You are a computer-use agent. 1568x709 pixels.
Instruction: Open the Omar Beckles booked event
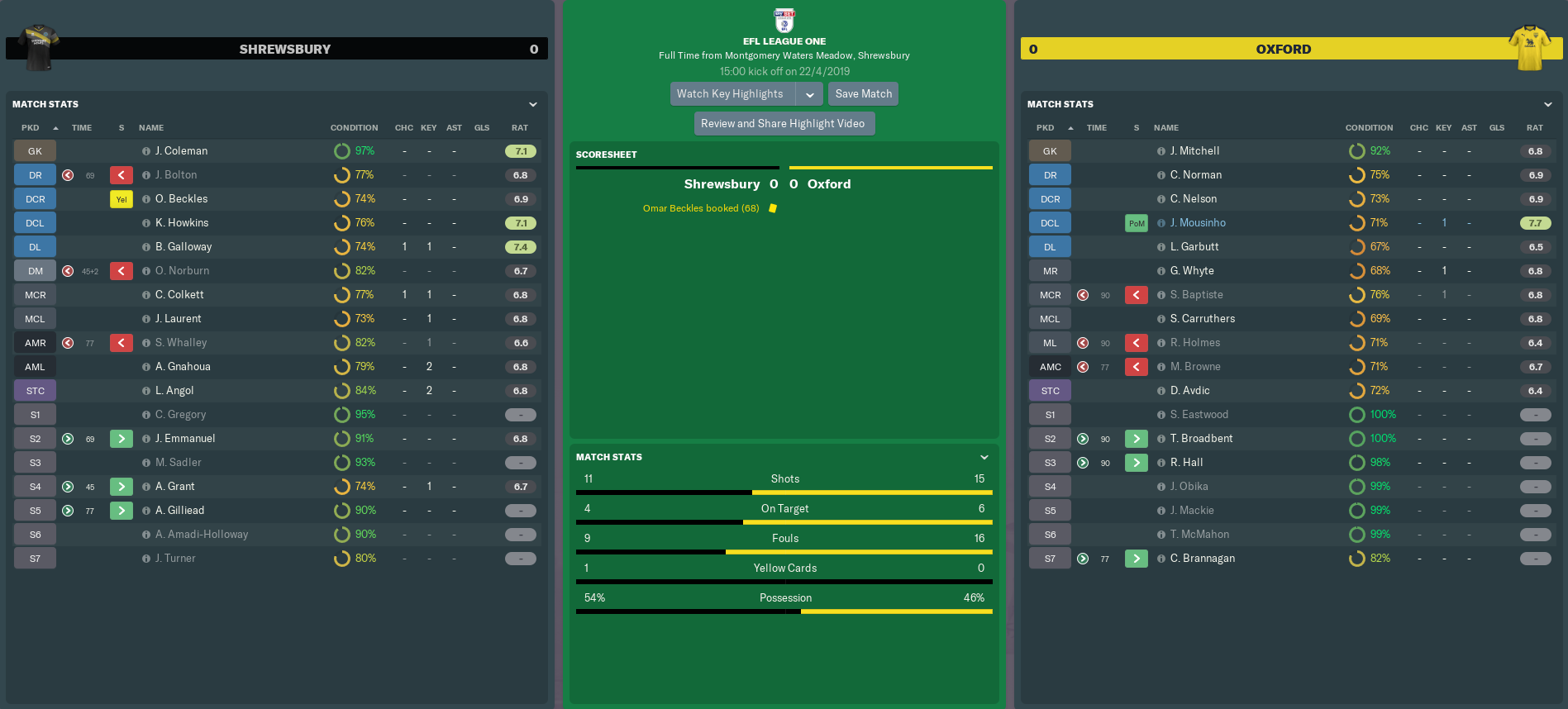[701, 208]
